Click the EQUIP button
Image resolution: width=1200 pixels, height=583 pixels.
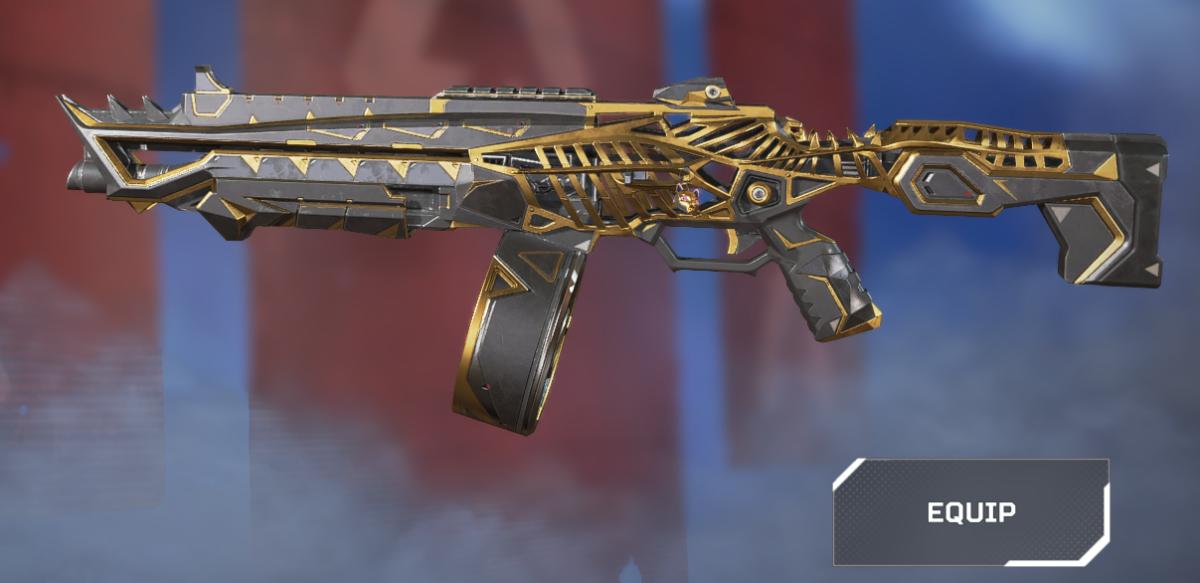pyautogui.click(x=971, y=512)
